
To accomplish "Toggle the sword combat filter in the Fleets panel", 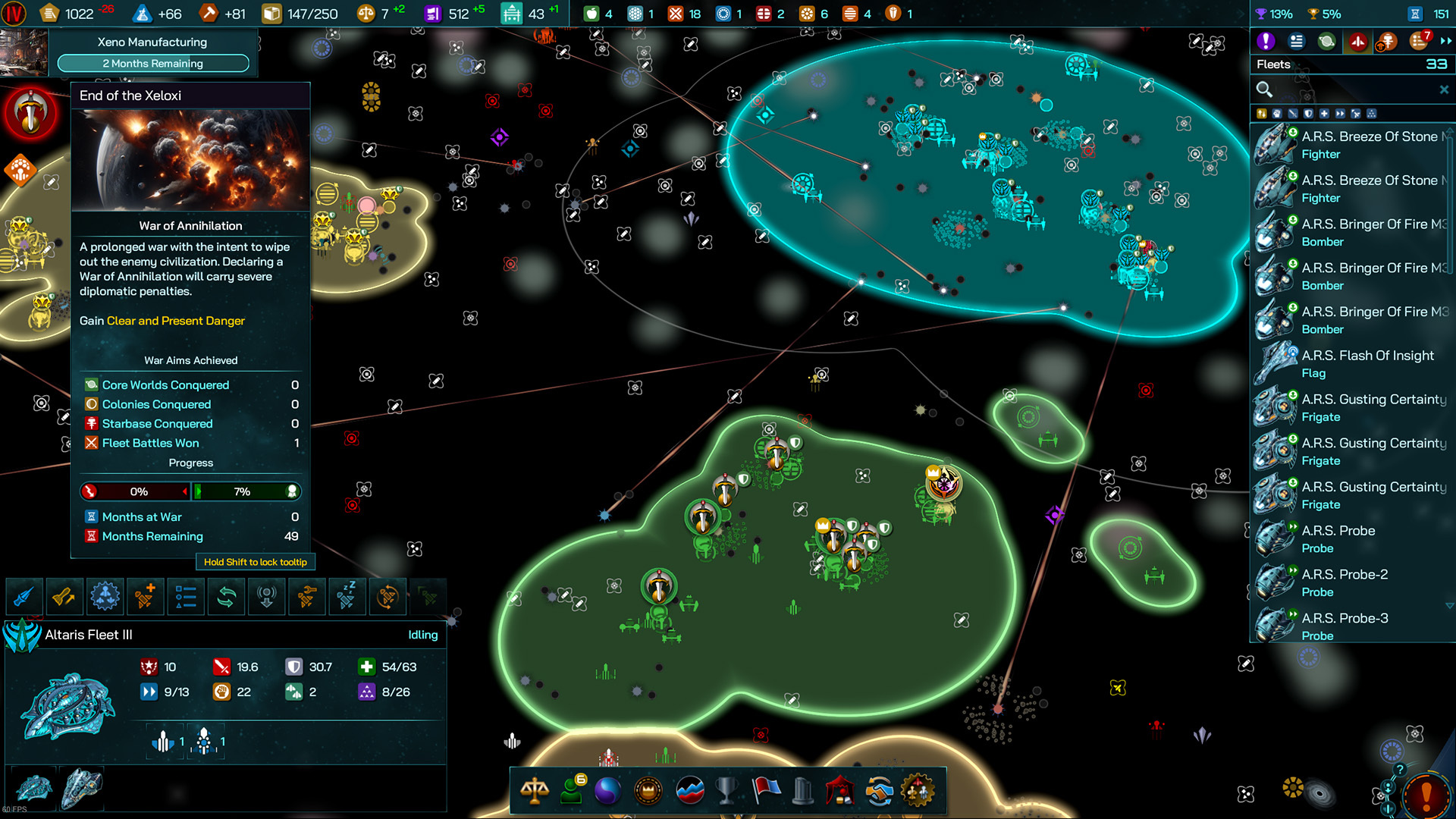I will point(1294,114).
